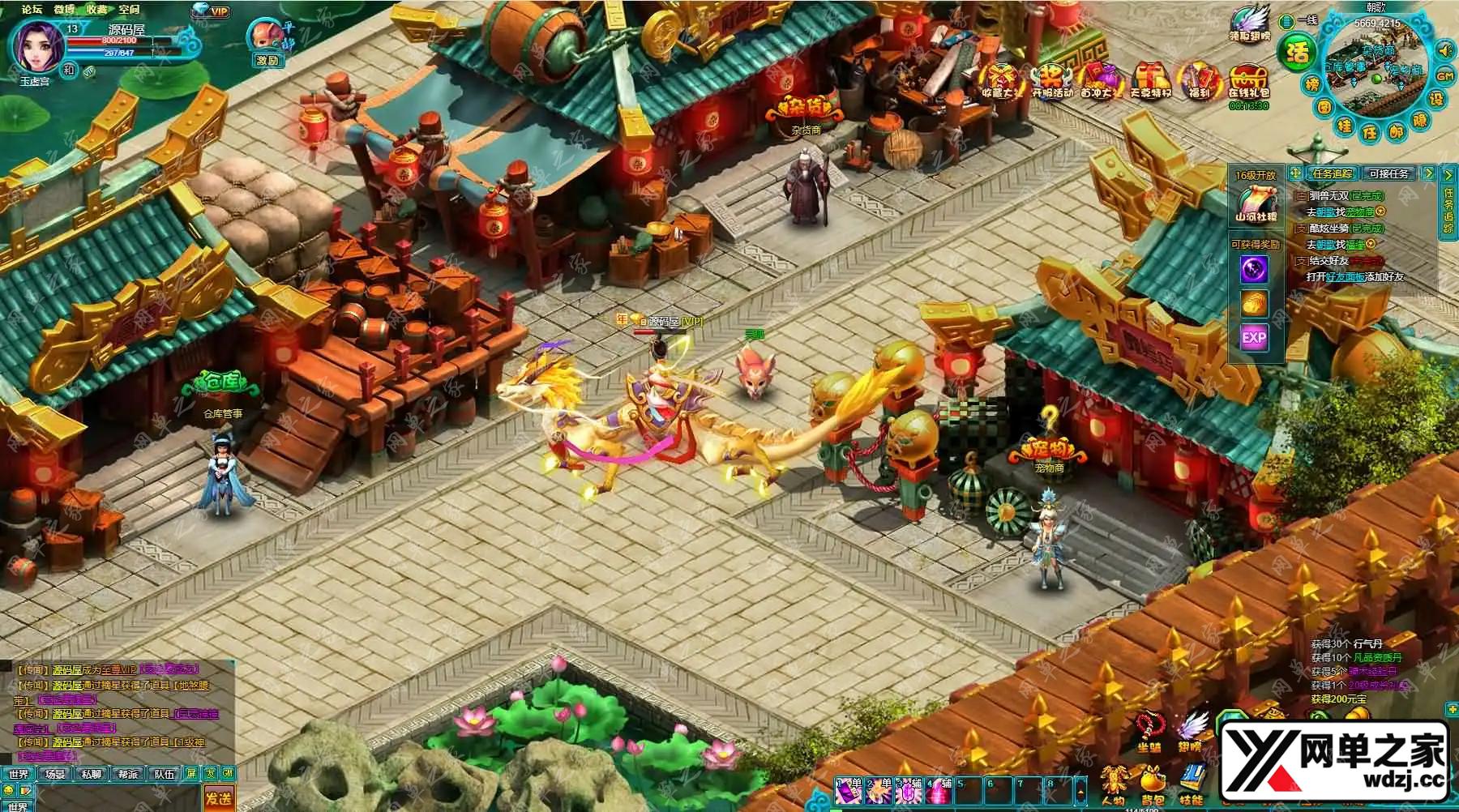
Task: Open the green 活 activity button
Action: tap(1297, 53)
